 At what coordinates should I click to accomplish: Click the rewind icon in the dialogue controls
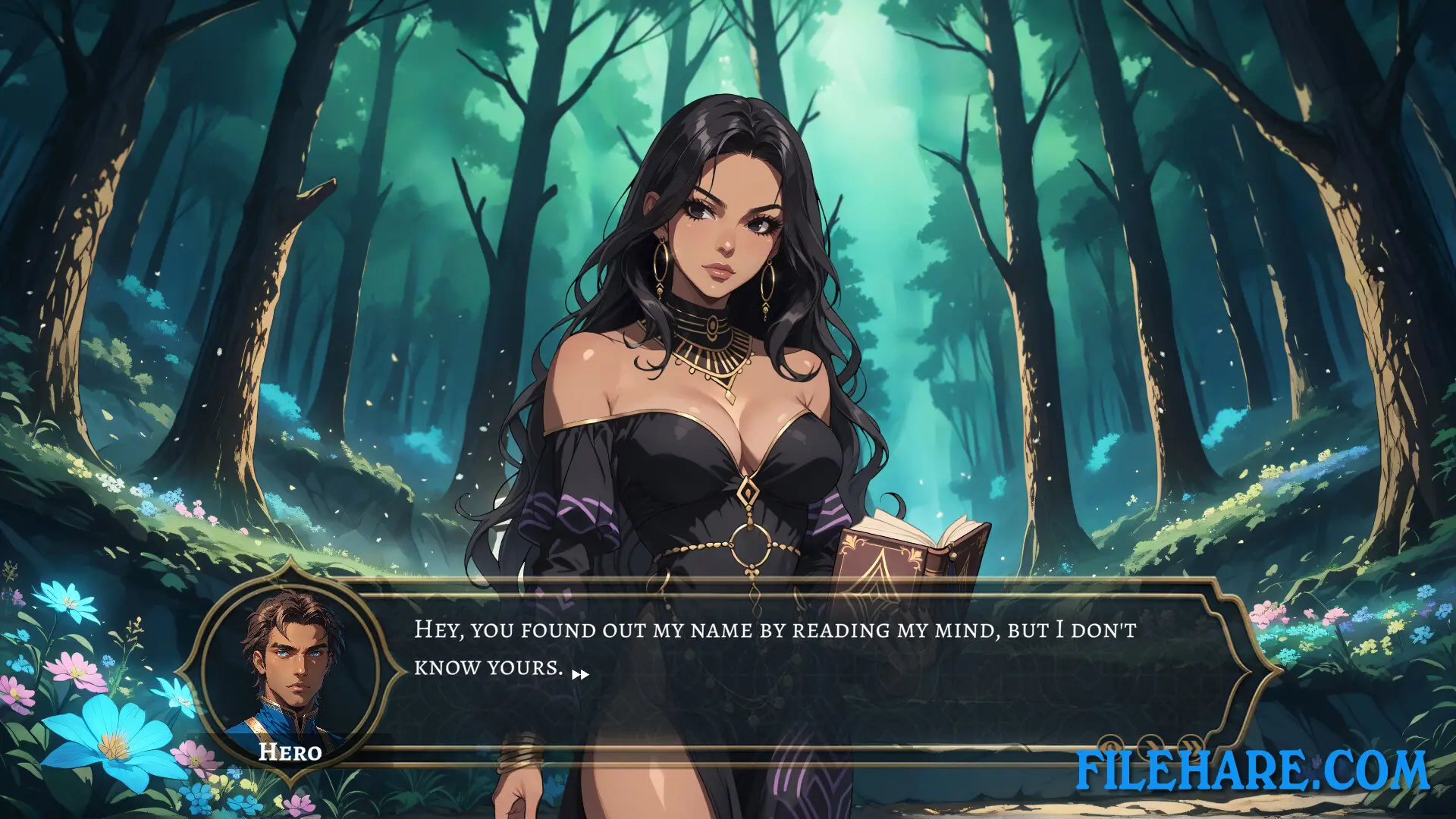[x=1110, y=747]
